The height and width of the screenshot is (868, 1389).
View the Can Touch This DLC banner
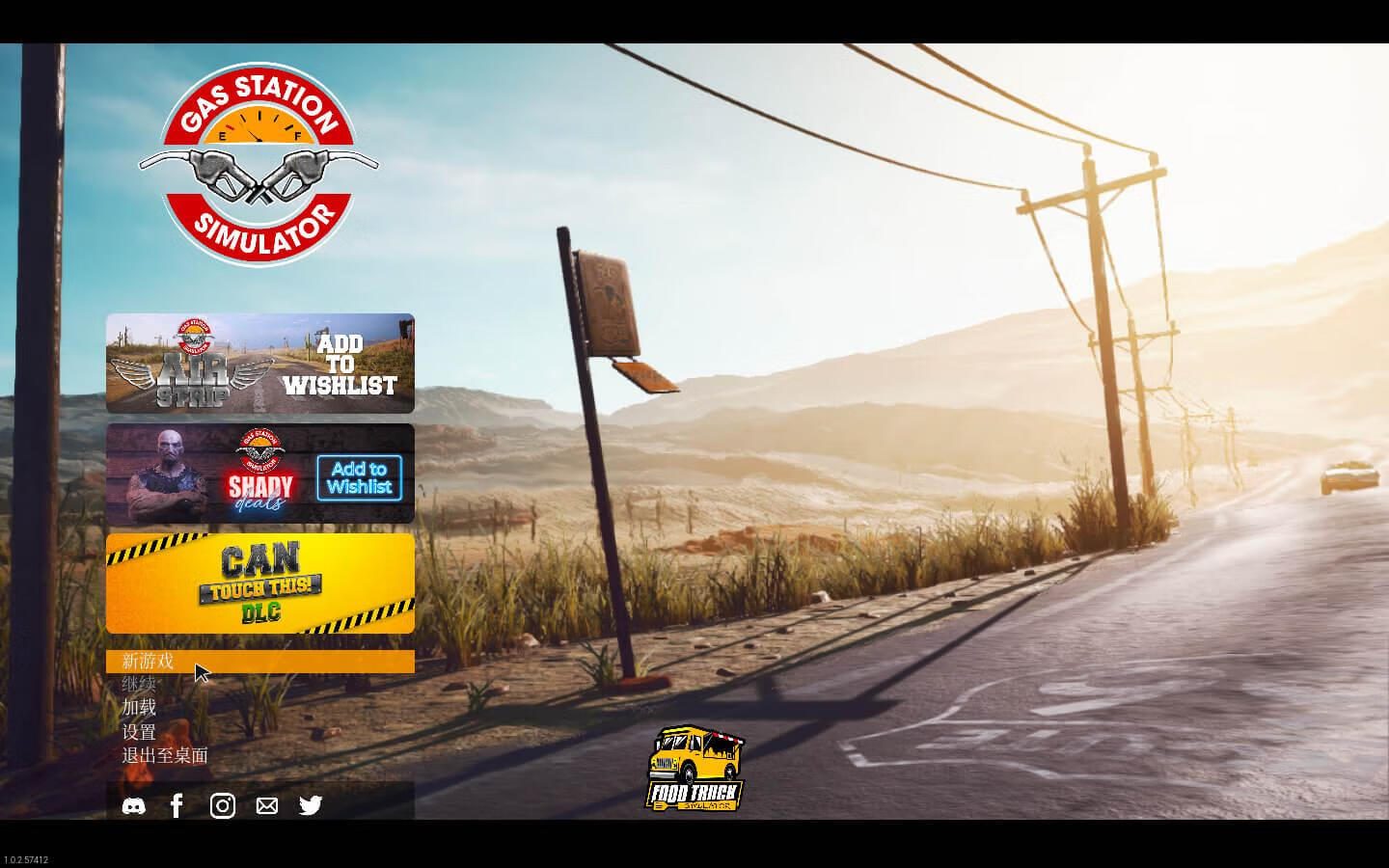(x=260, y=583)
